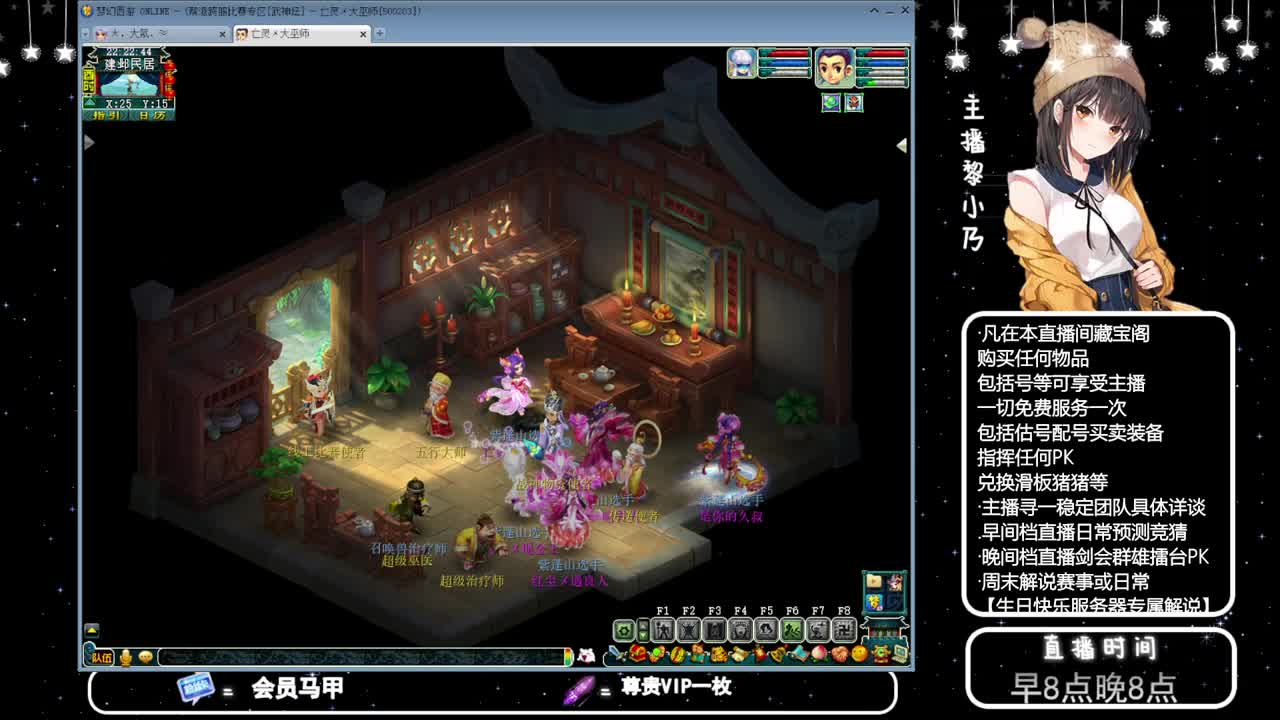Toggle the emoji face icon next to chat input
1280x720 pixels.
click(x=147, y=657)
